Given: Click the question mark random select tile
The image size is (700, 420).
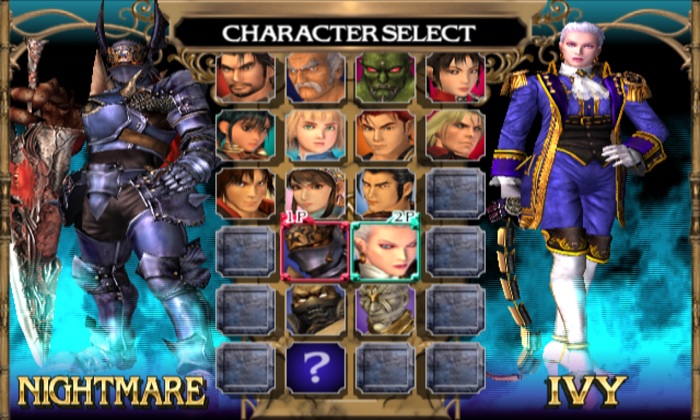Looking at the screenshot, I should 315,367.
